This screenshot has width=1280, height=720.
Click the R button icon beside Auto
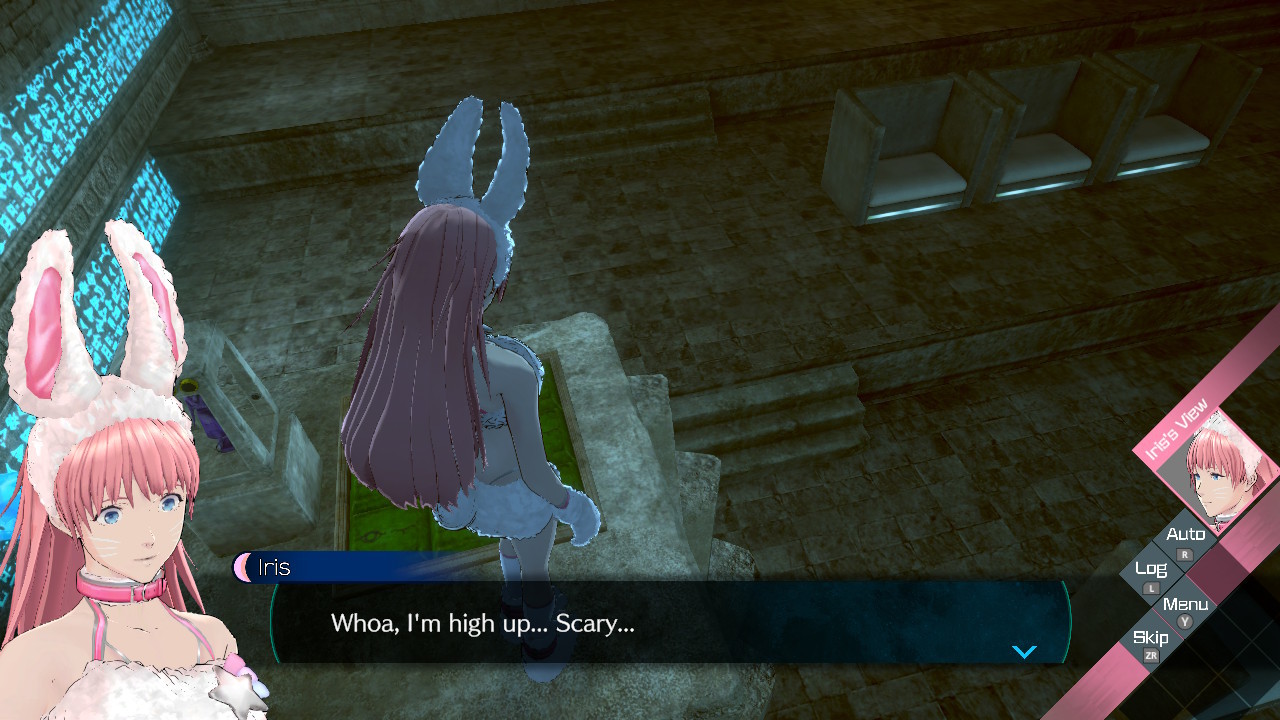[x=1186, y=553]
